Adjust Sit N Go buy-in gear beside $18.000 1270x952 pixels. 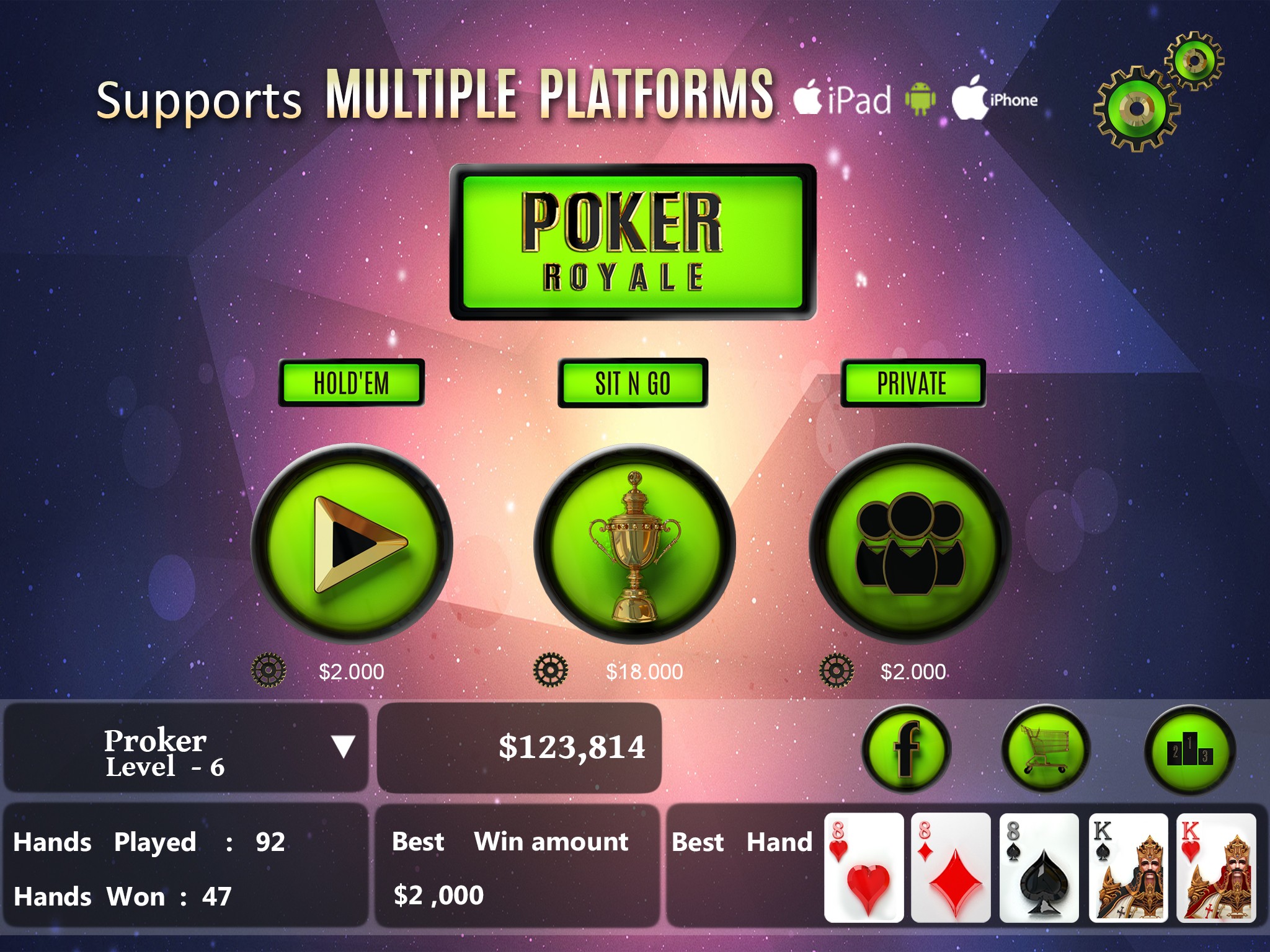(x=550, y=670)
